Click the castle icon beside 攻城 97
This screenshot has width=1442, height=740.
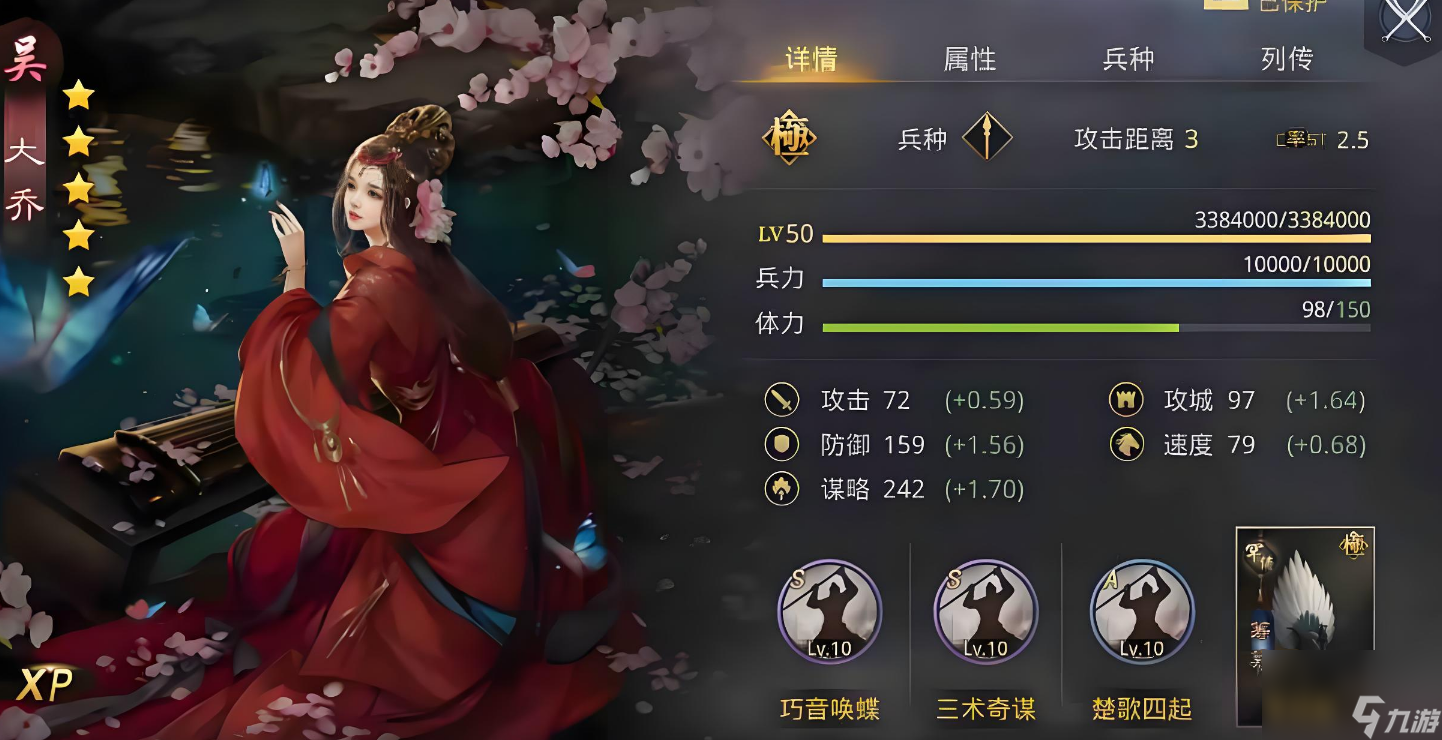pyautogui.click(x=1128, y=399)
